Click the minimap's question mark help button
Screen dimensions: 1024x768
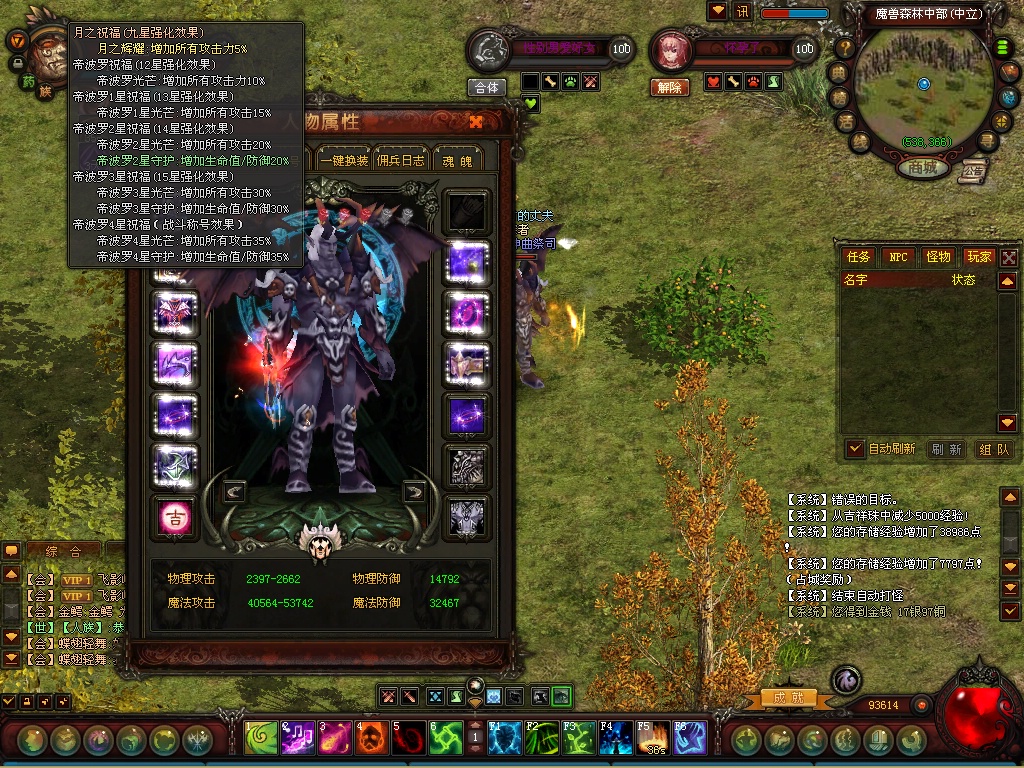point(845,47)
